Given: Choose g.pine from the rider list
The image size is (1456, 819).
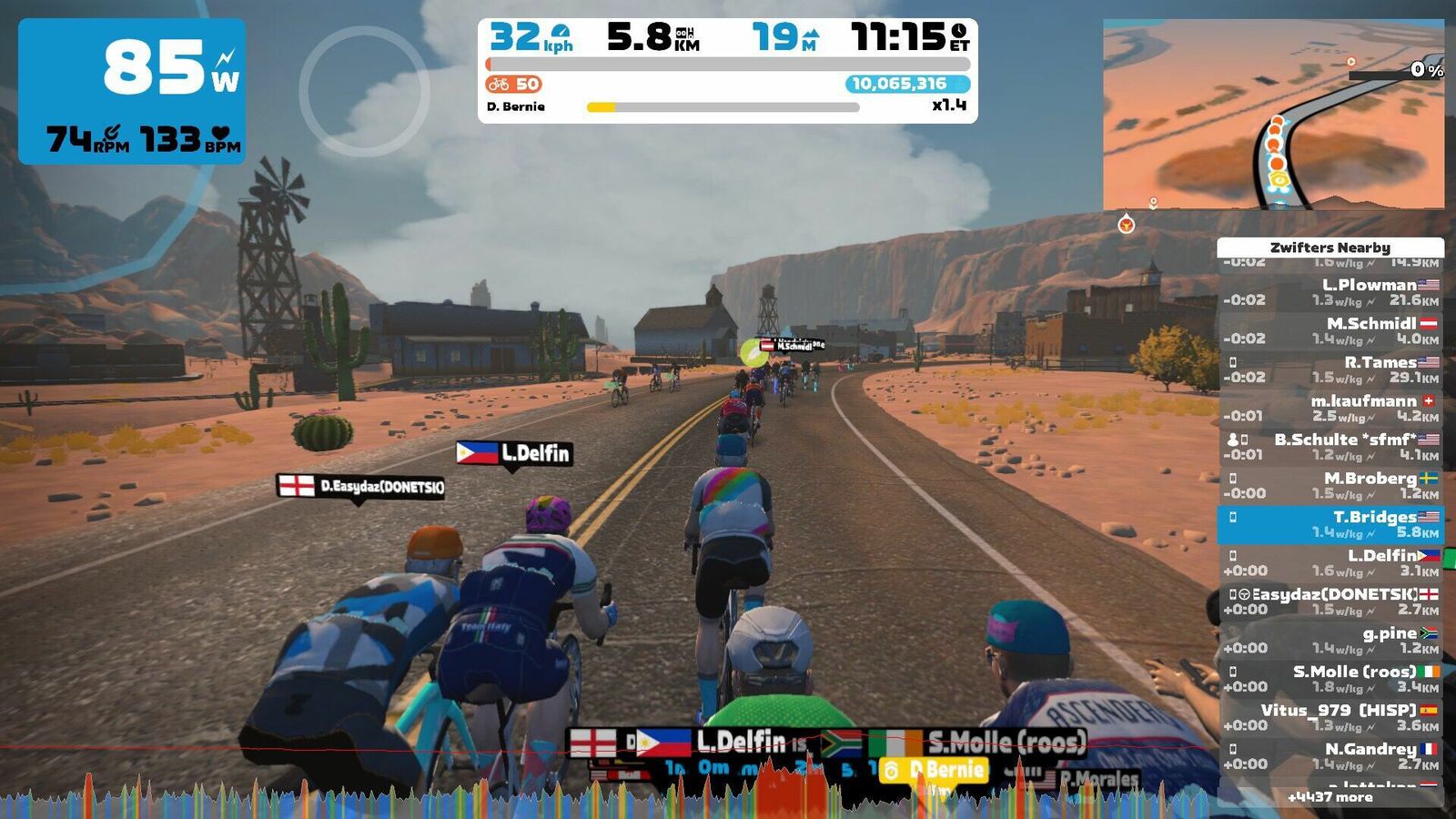Looking at the screenshot, I should [1330, 640].
